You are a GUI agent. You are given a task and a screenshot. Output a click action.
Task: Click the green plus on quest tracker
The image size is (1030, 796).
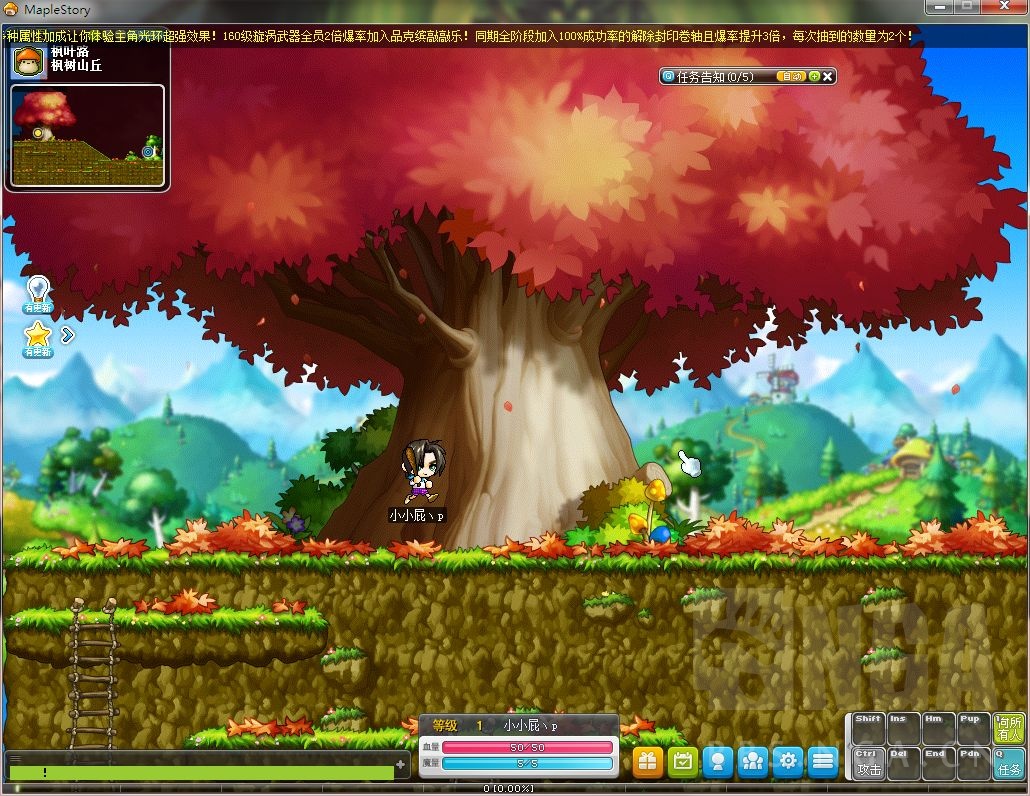point(814,76)
